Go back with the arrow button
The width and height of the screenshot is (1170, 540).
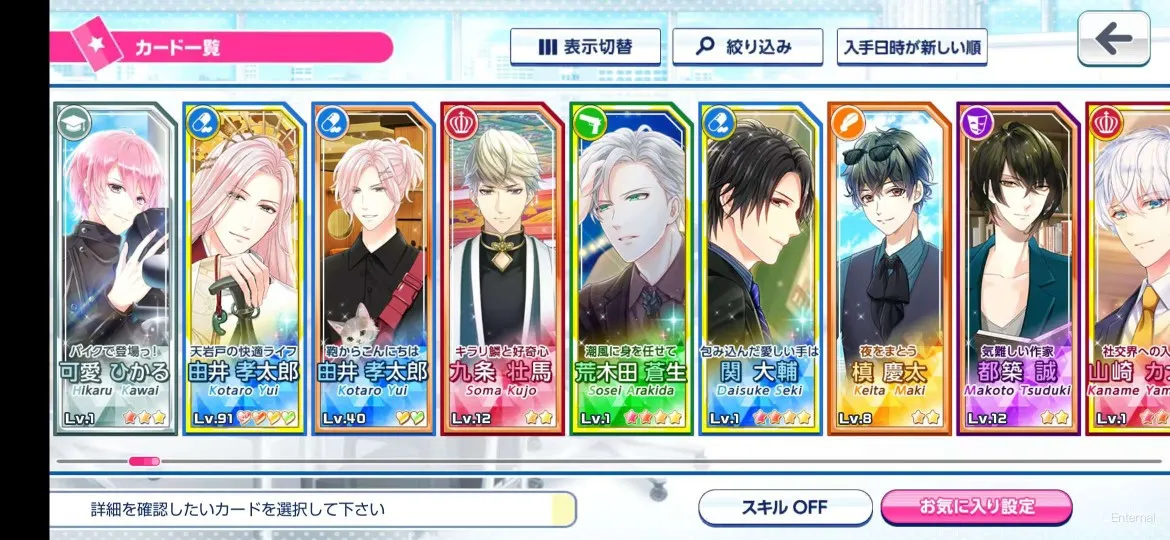1112,40
